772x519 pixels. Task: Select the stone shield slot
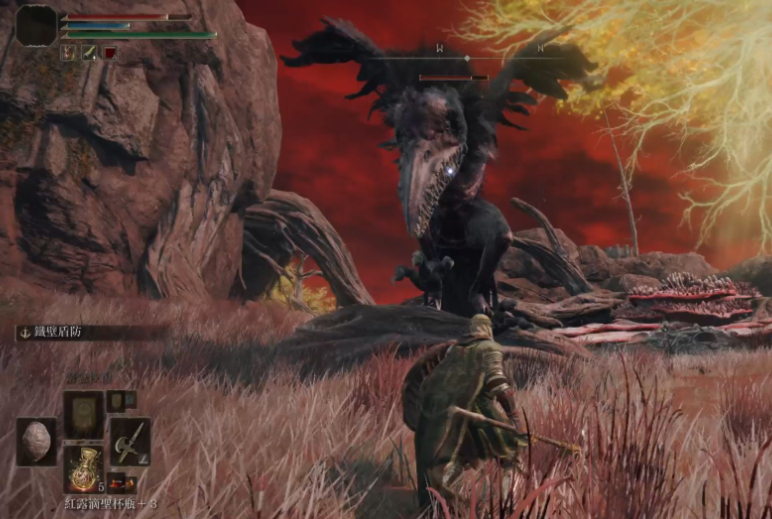tap(37, 441)
